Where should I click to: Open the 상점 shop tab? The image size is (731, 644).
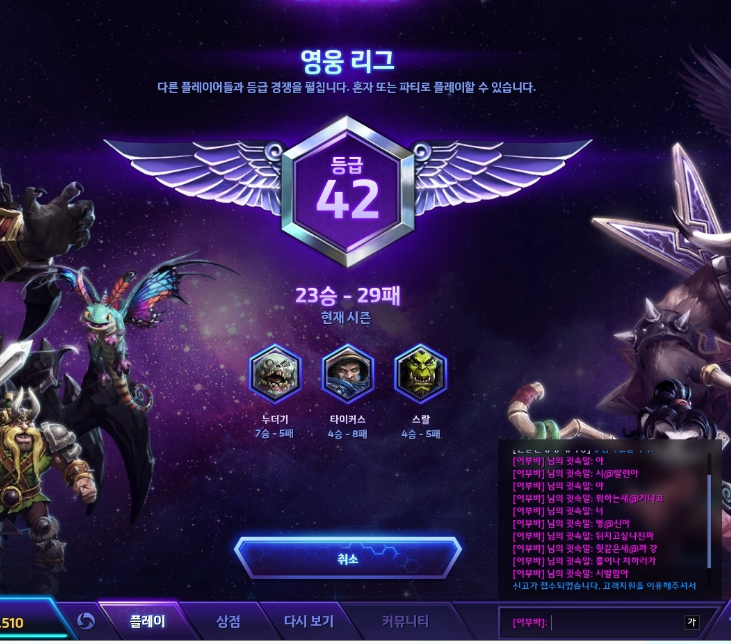tap(228, 621)
